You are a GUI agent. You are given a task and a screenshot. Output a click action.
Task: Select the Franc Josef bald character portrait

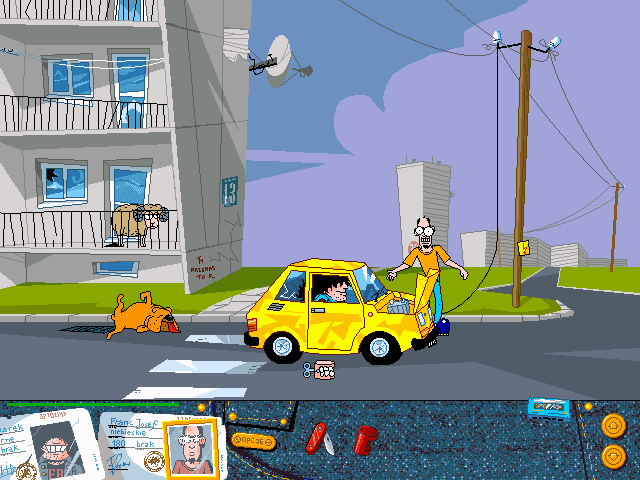190,446
